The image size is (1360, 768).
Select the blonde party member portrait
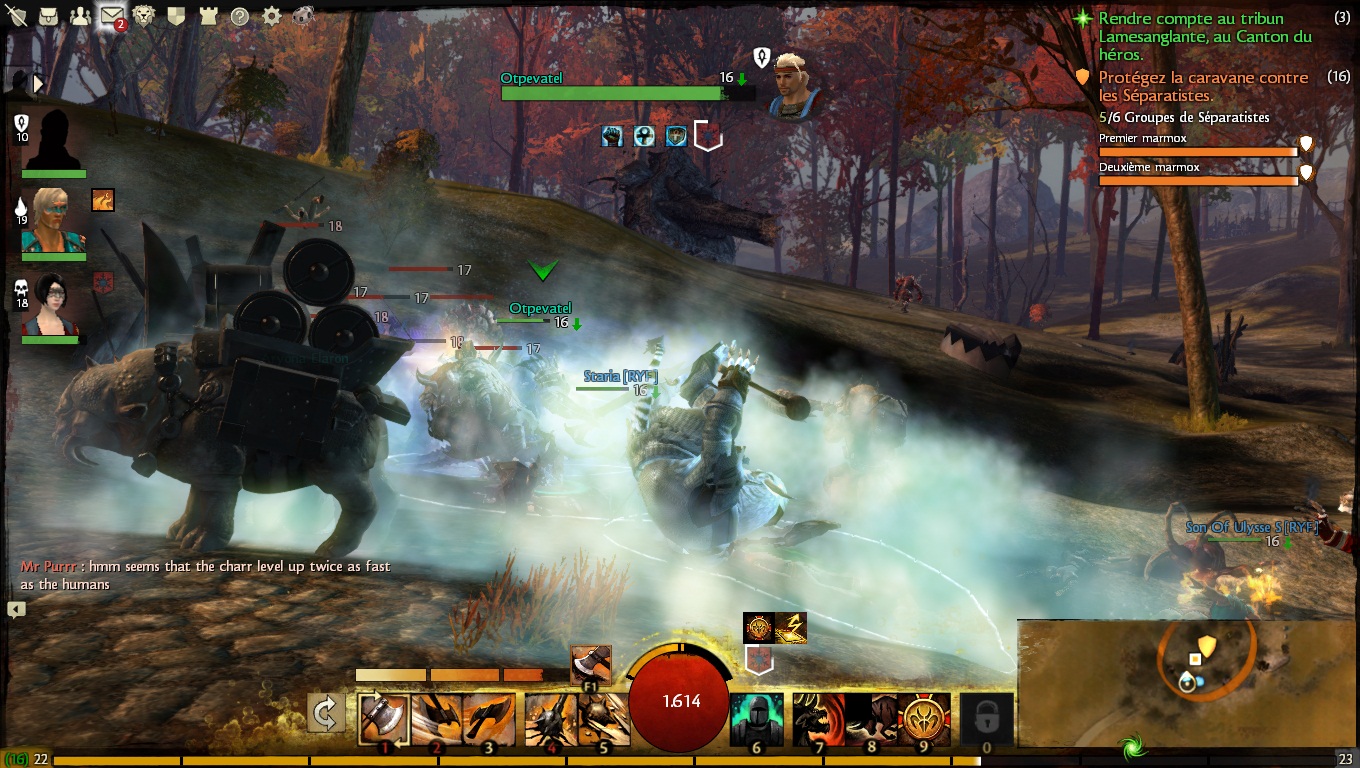[53, 221]
